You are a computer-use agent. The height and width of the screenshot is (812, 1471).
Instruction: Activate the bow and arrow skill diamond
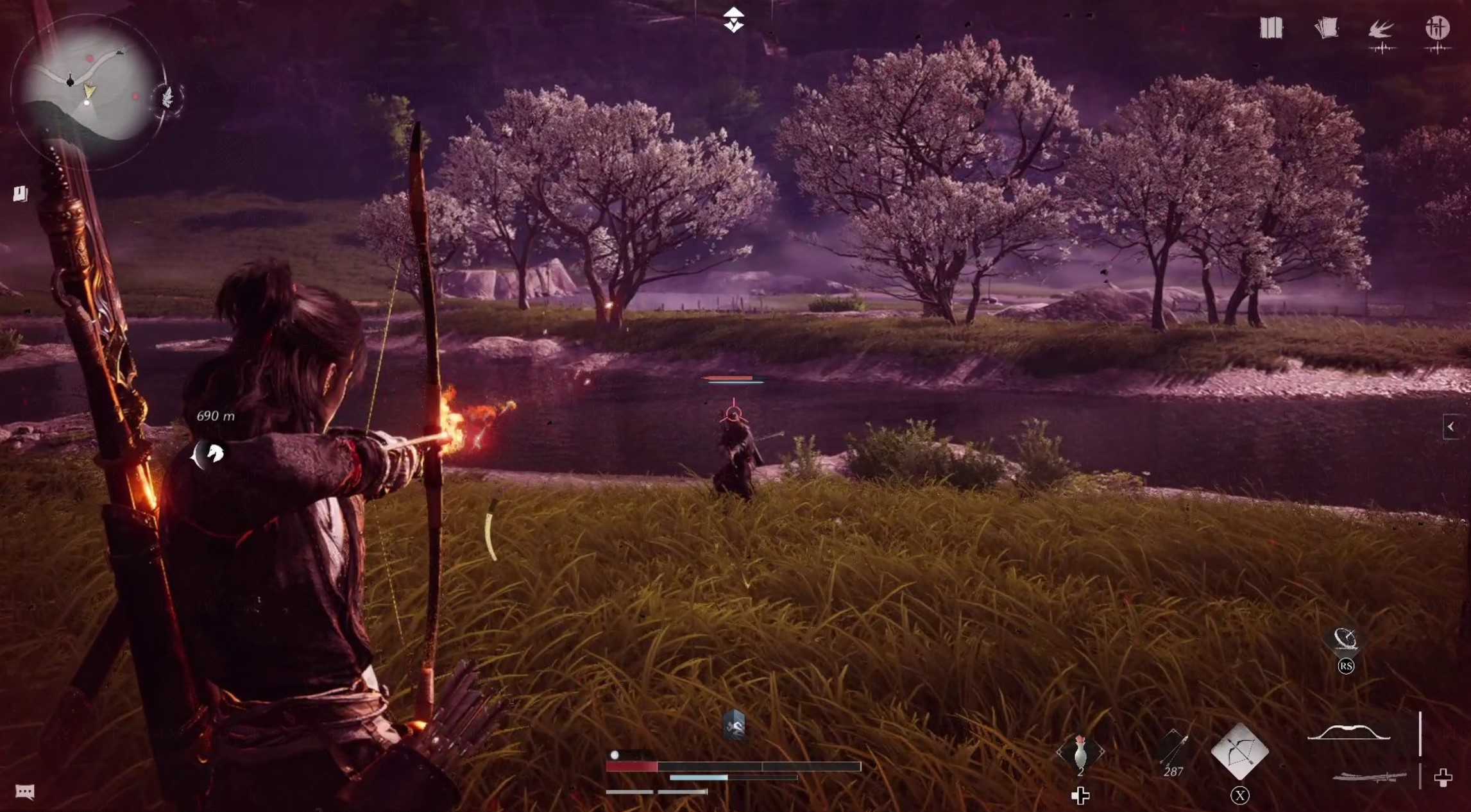tap(1239, 752)
